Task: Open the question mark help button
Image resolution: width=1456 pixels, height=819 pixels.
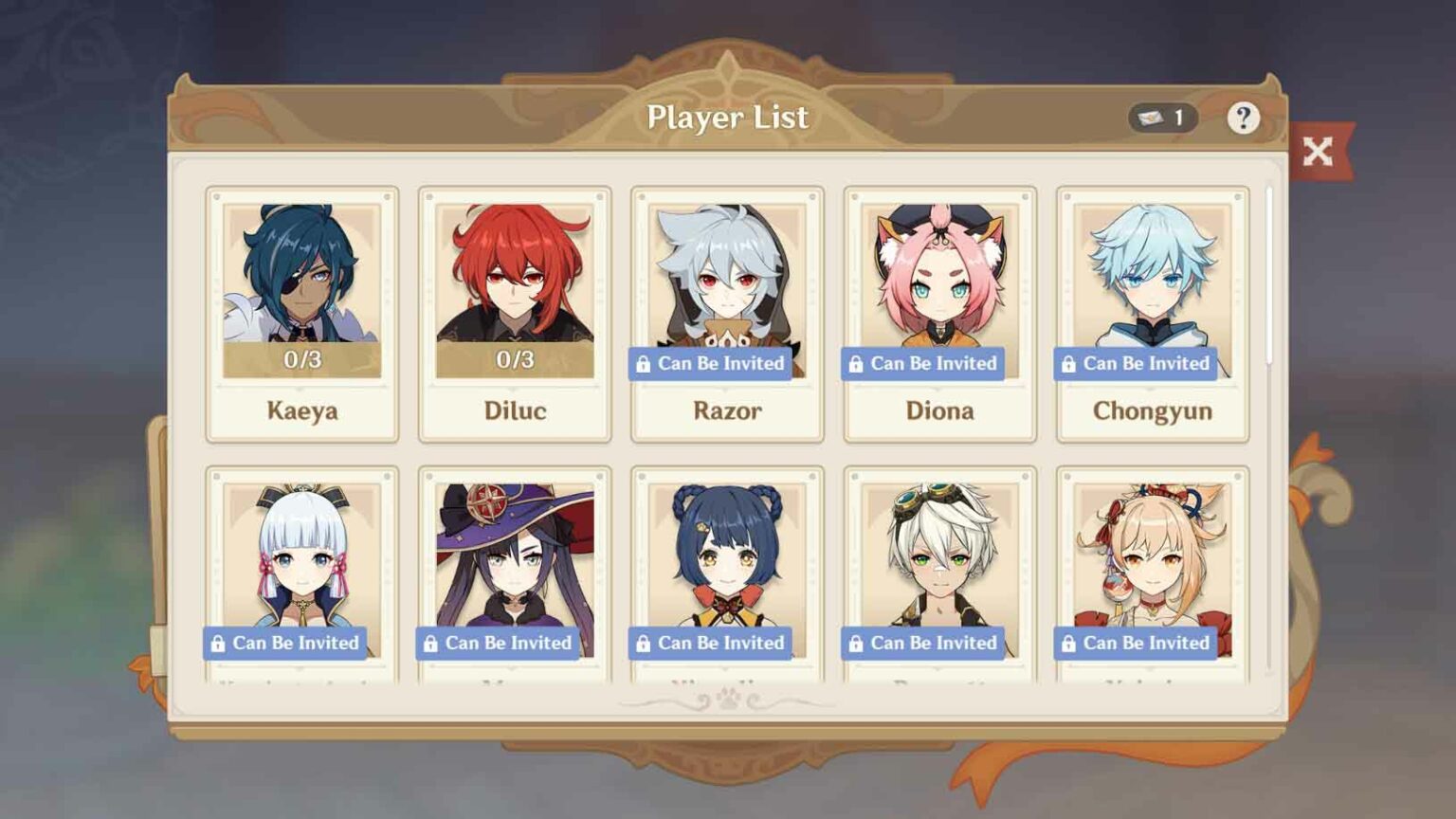Action: click(x=1243, y=118)
